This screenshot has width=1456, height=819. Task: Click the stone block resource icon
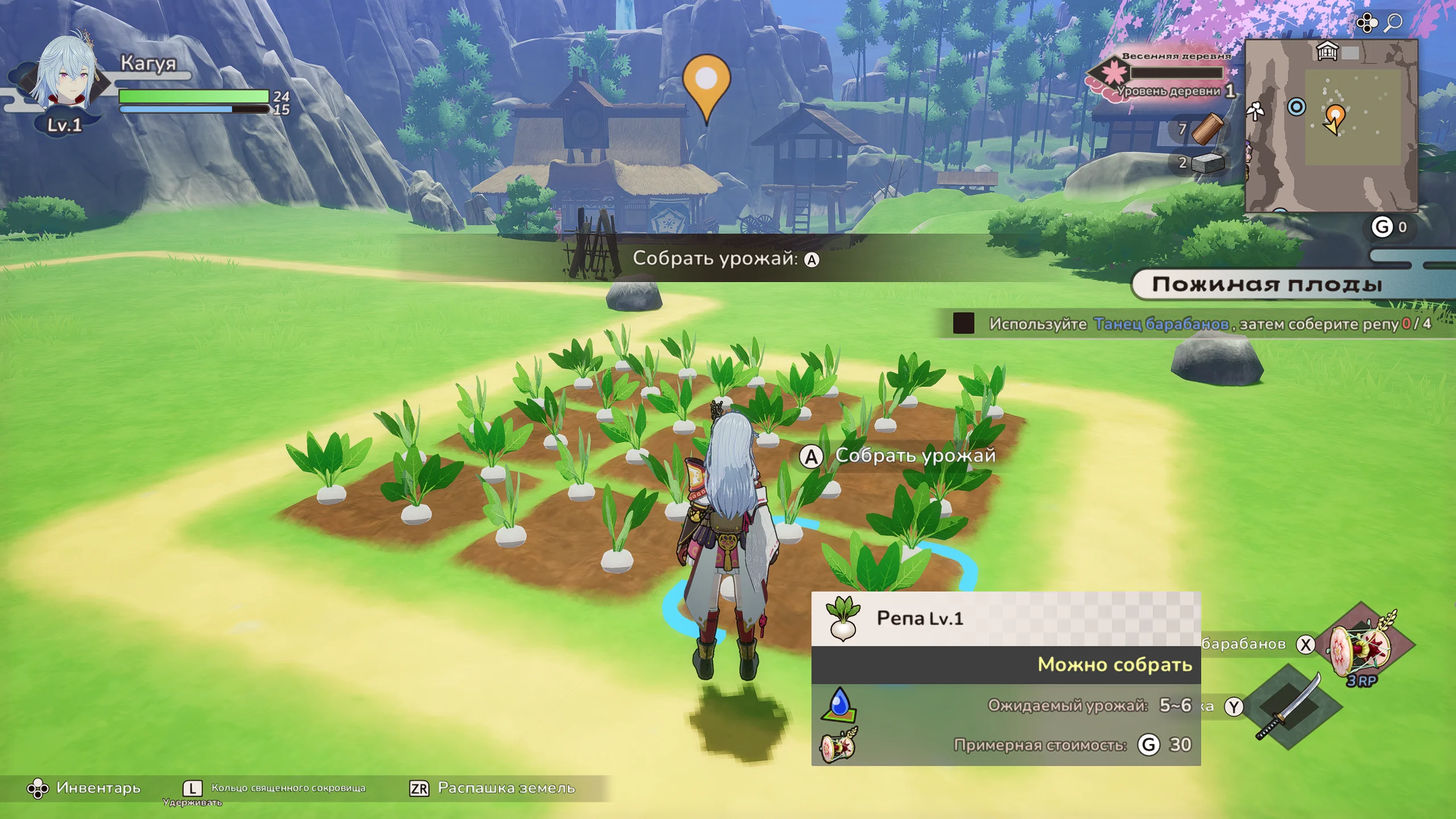(1207, 163)
